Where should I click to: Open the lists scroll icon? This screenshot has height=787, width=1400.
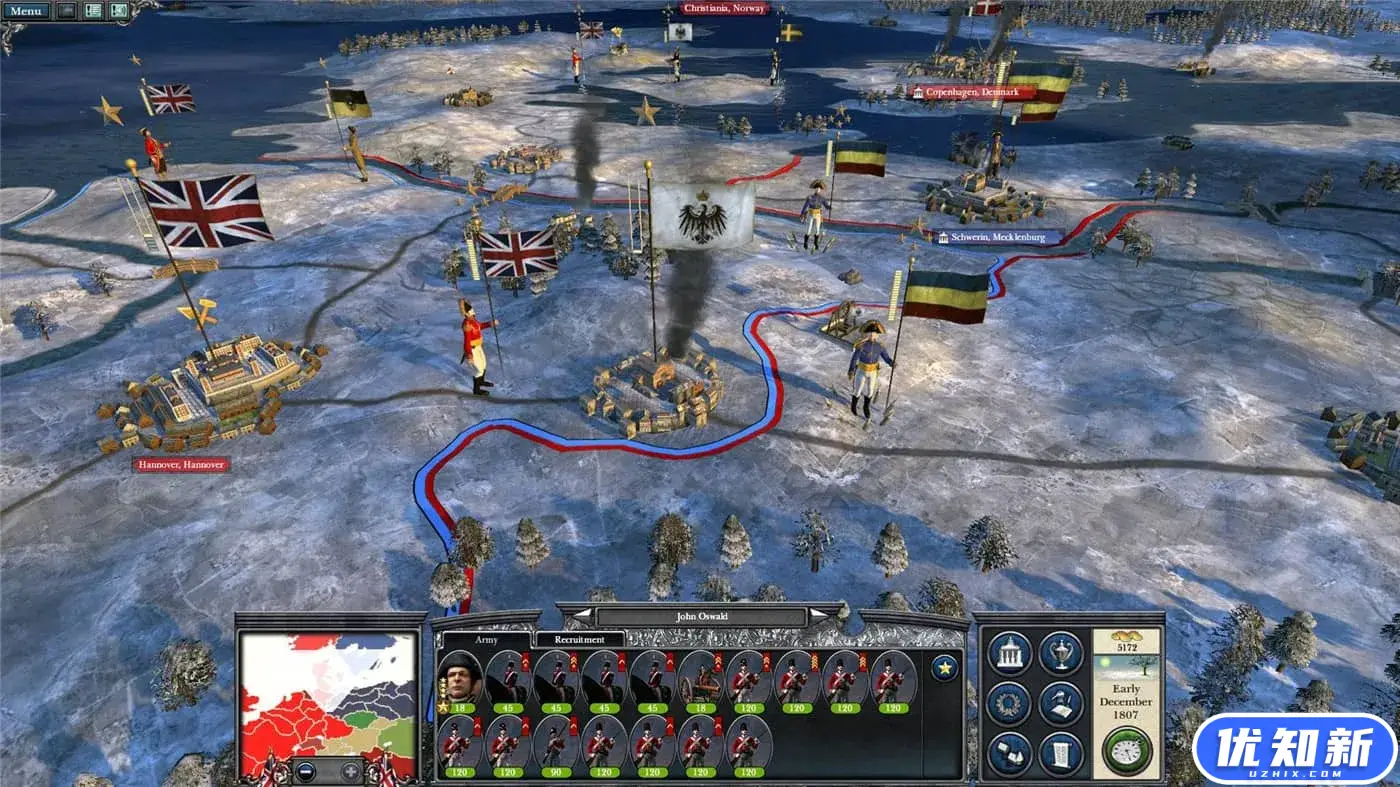point(1060,751)
